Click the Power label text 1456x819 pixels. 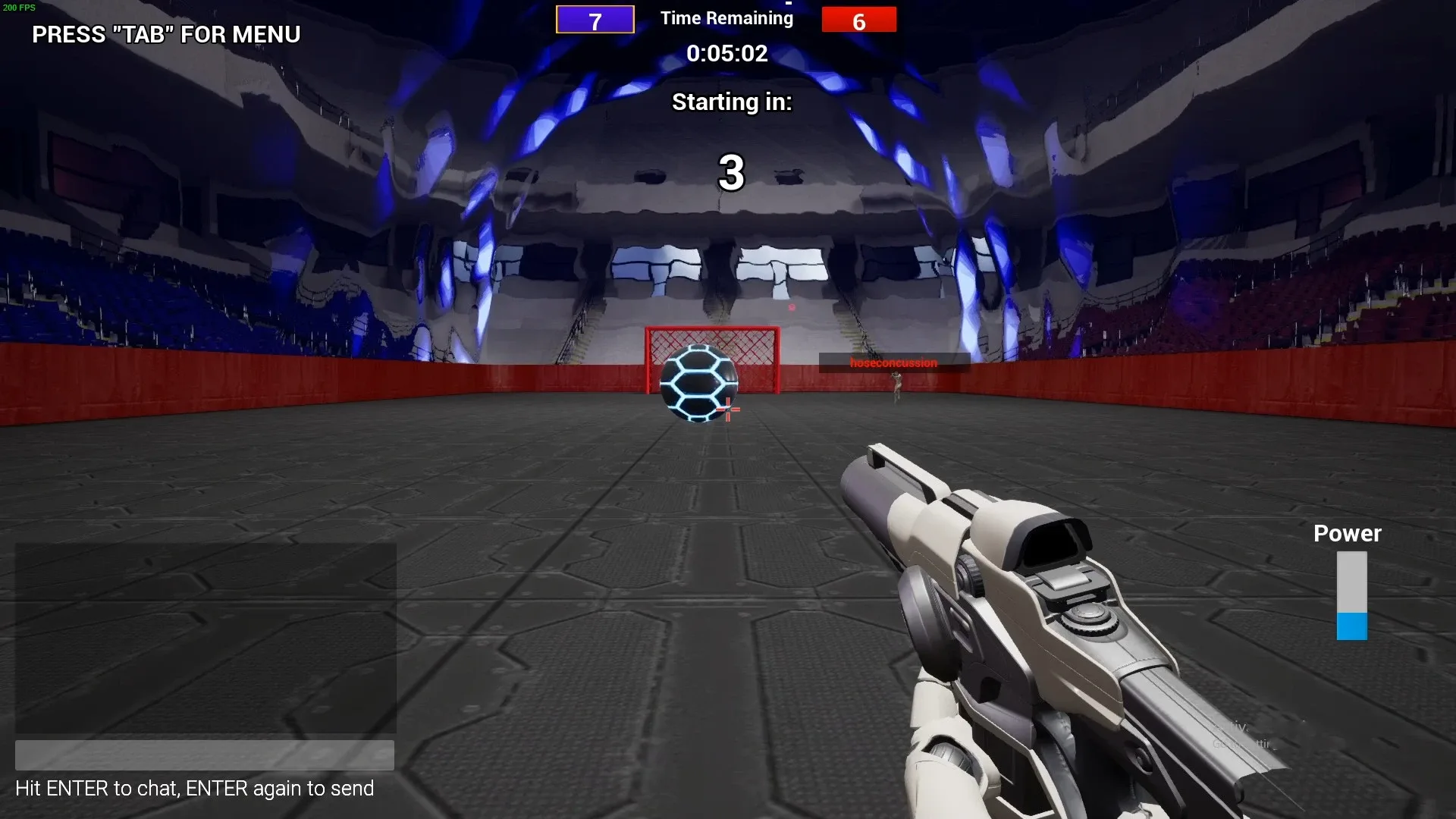(1346, 533)
